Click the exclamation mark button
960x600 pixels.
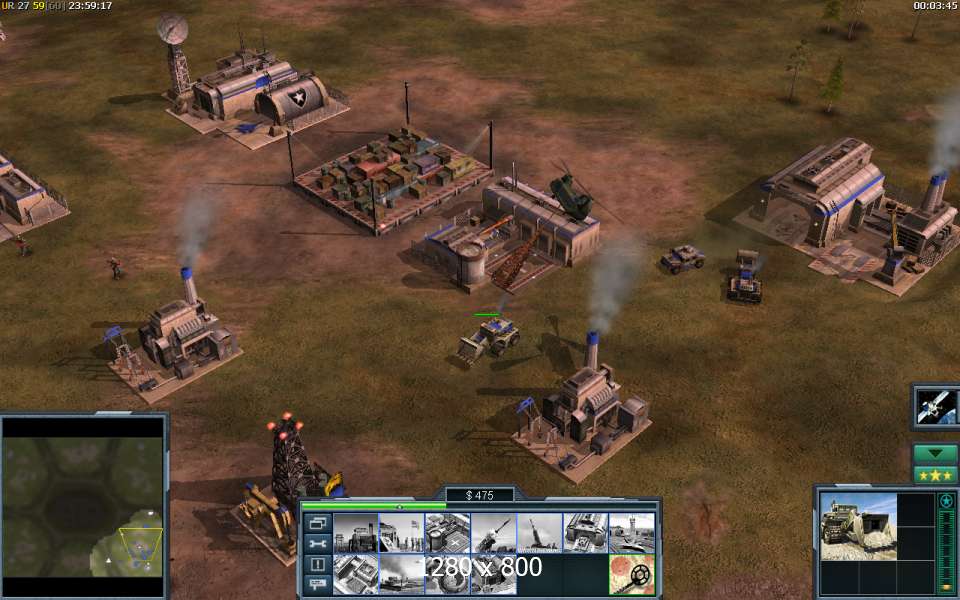[x=318, y=564]
